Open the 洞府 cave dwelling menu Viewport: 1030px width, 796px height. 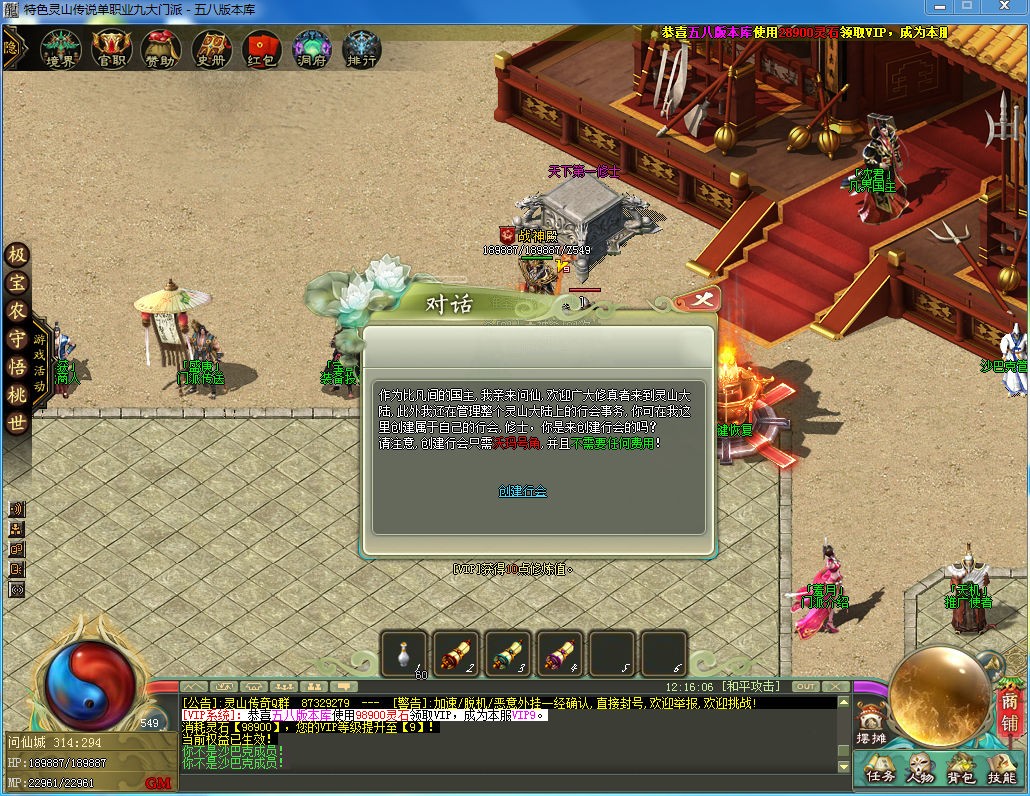[311, 47]
